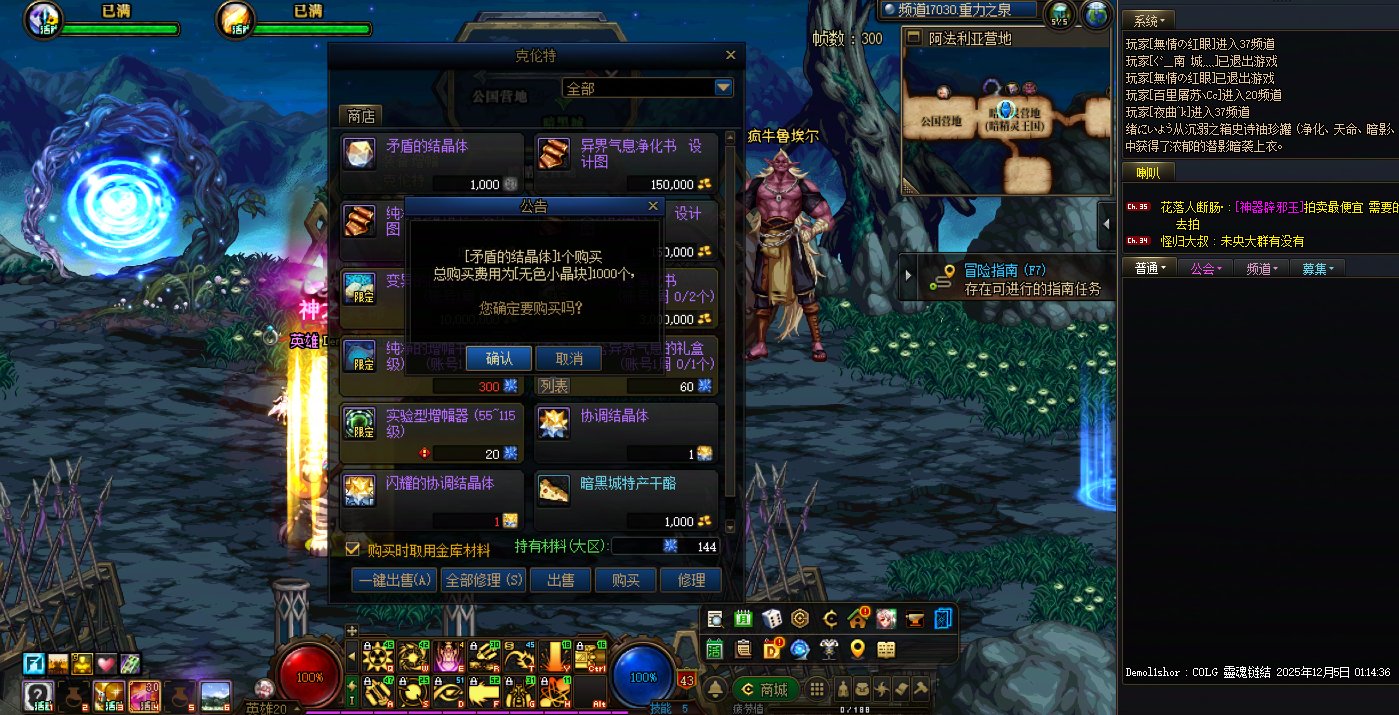The image size is (1399, 715).
Task: Open the 购买 buy mode
Action: tap(626, 580)
